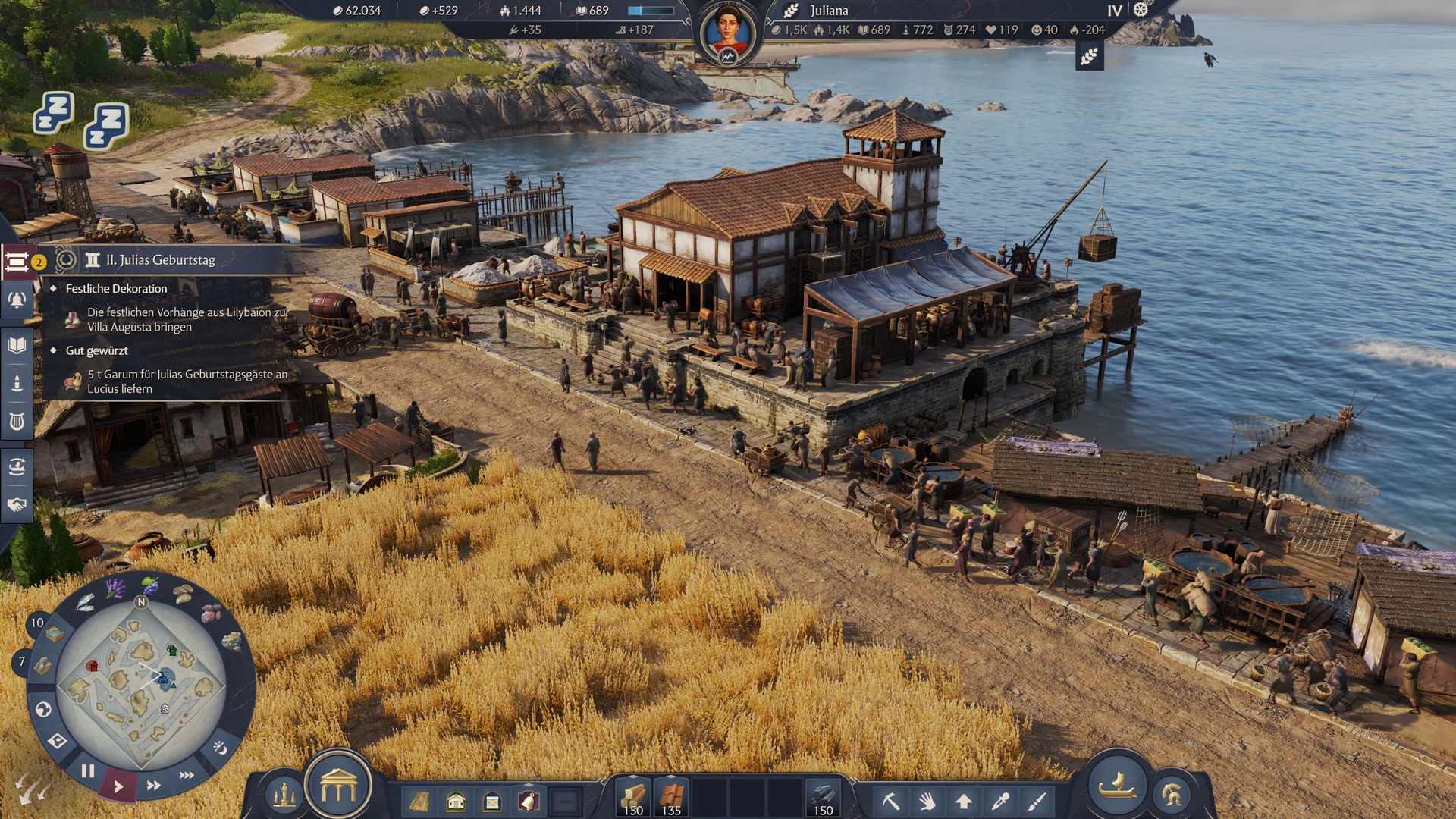Viewport: 1456px width, 819px height.
Task: Pause the game speed
Action: [88, 771]
